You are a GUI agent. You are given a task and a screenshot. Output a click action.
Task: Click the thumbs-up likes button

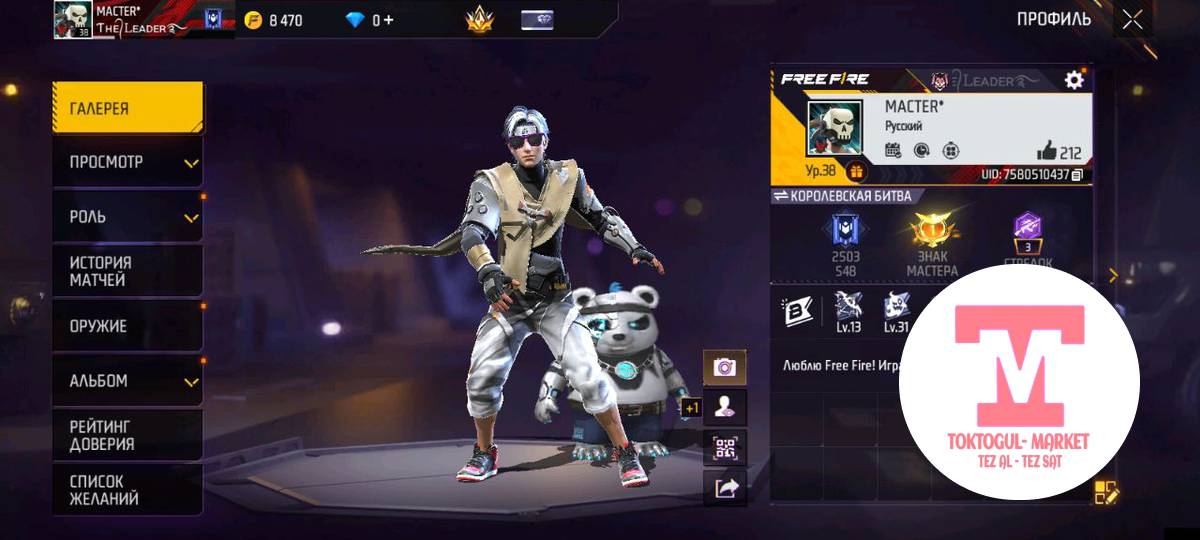pos(1047,151)
